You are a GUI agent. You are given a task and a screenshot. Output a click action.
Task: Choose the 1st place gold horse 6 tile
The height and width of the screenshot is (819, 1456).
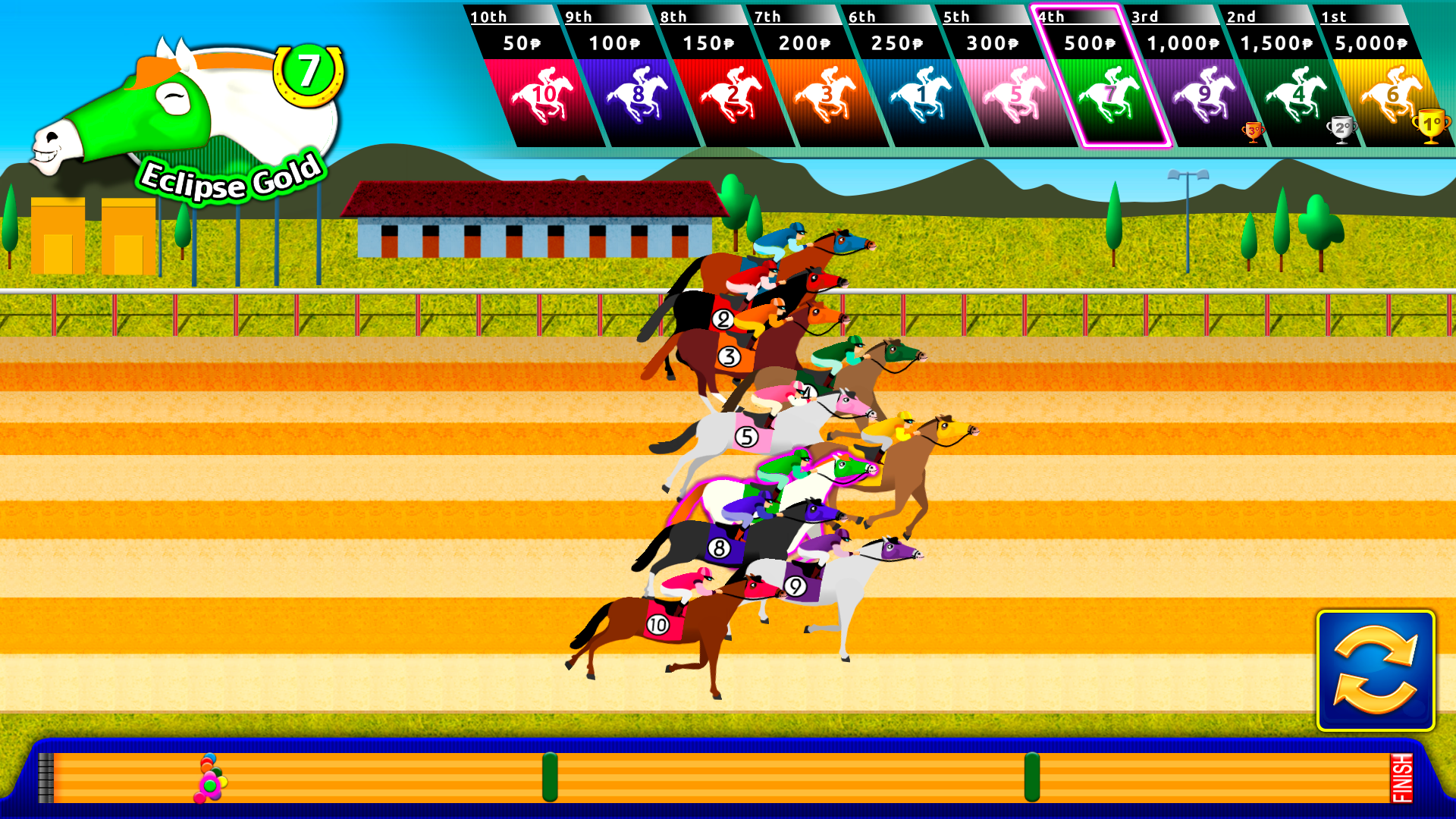tap(1391, 95)
